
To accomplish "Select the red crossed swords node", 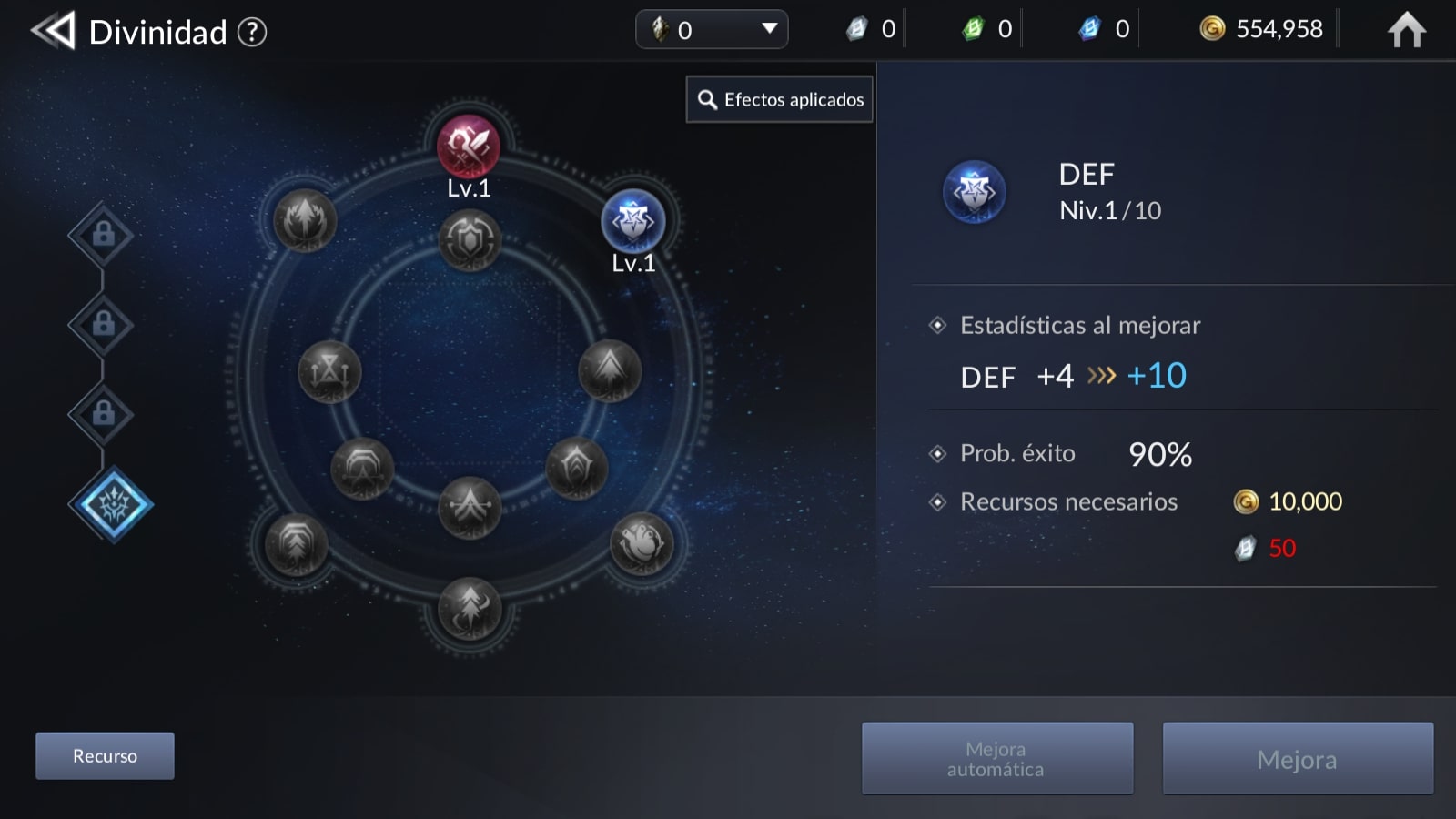I will [x=469, y=146].
